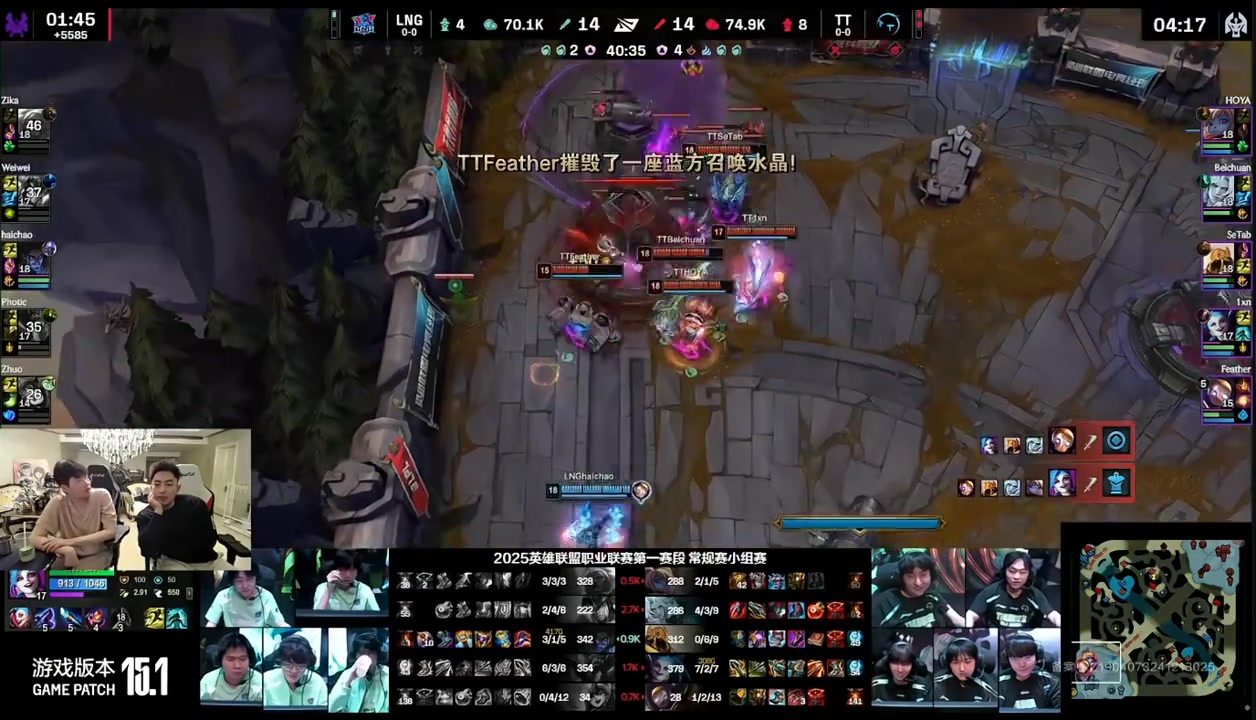Click the turret icon in the kill feed

pyautogui.click(x=1116, y=484)
